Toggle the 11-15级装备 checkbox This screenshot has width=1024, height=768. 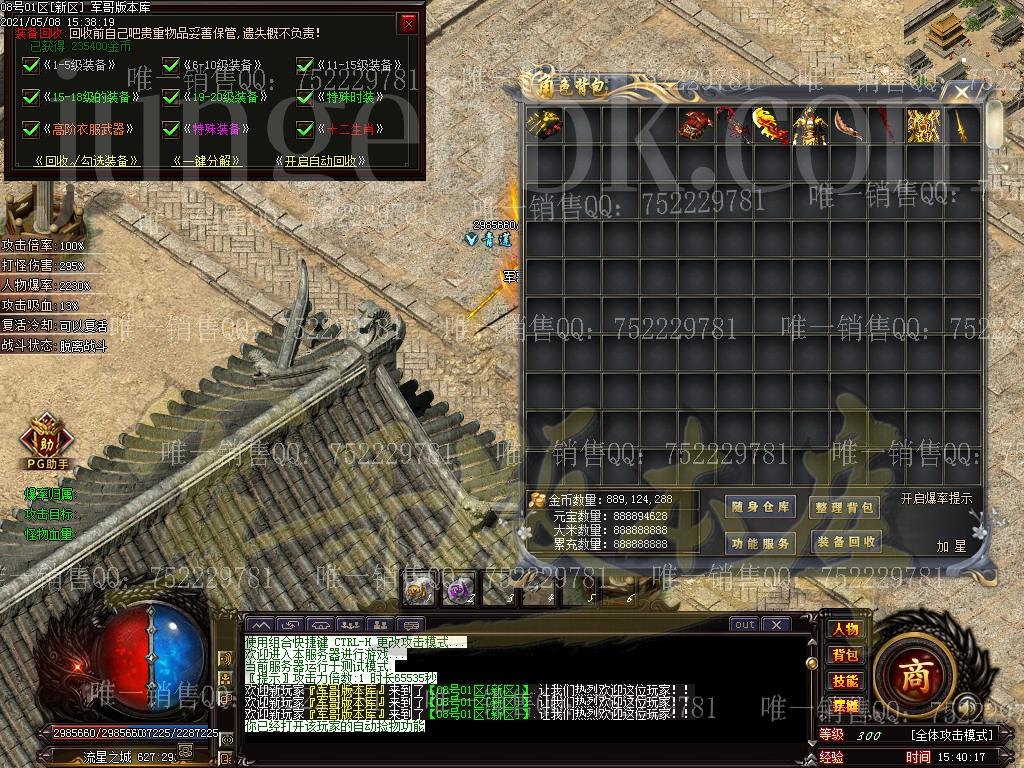point(305,66)
